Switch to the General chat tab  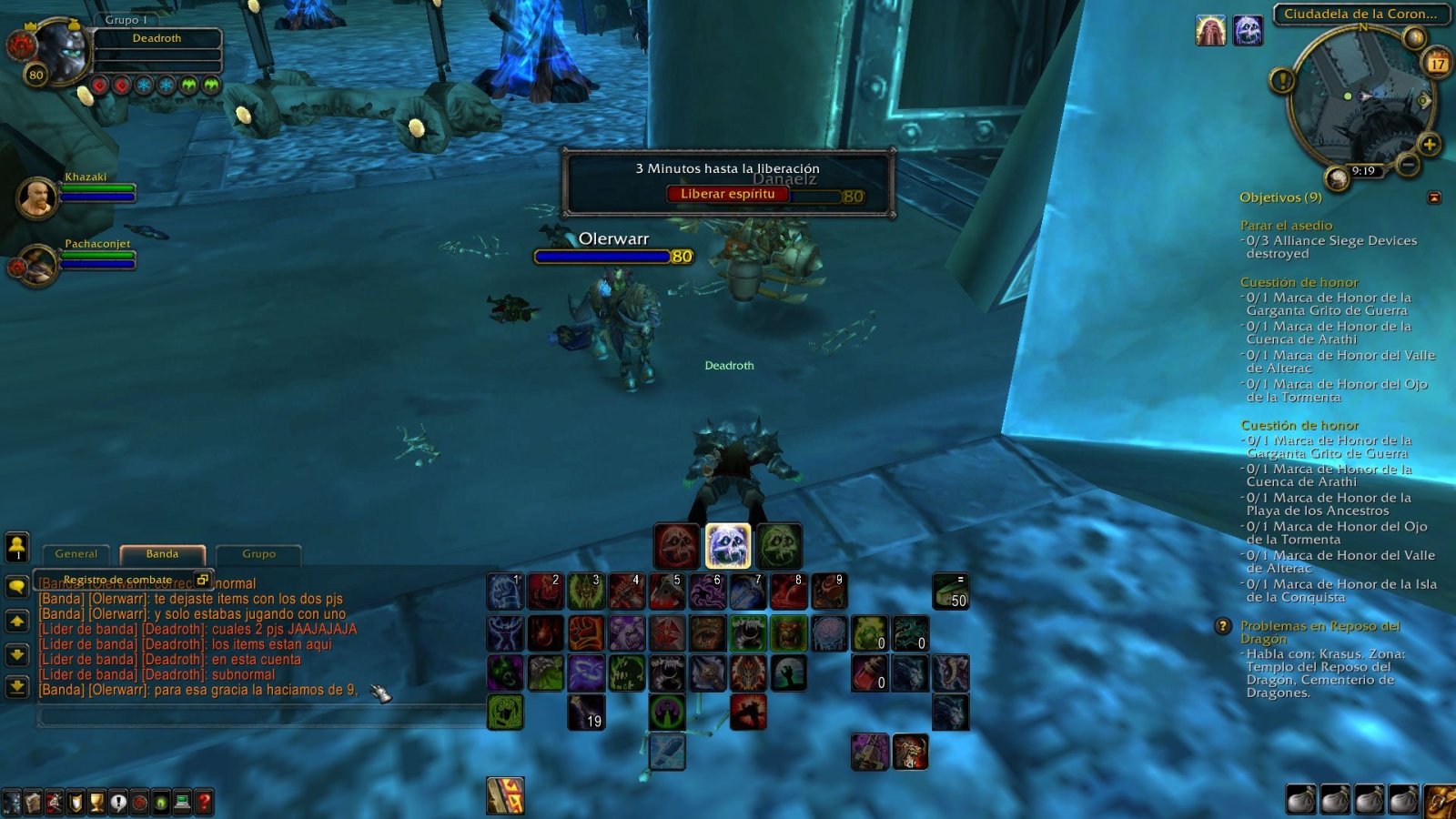pos(76,553)
